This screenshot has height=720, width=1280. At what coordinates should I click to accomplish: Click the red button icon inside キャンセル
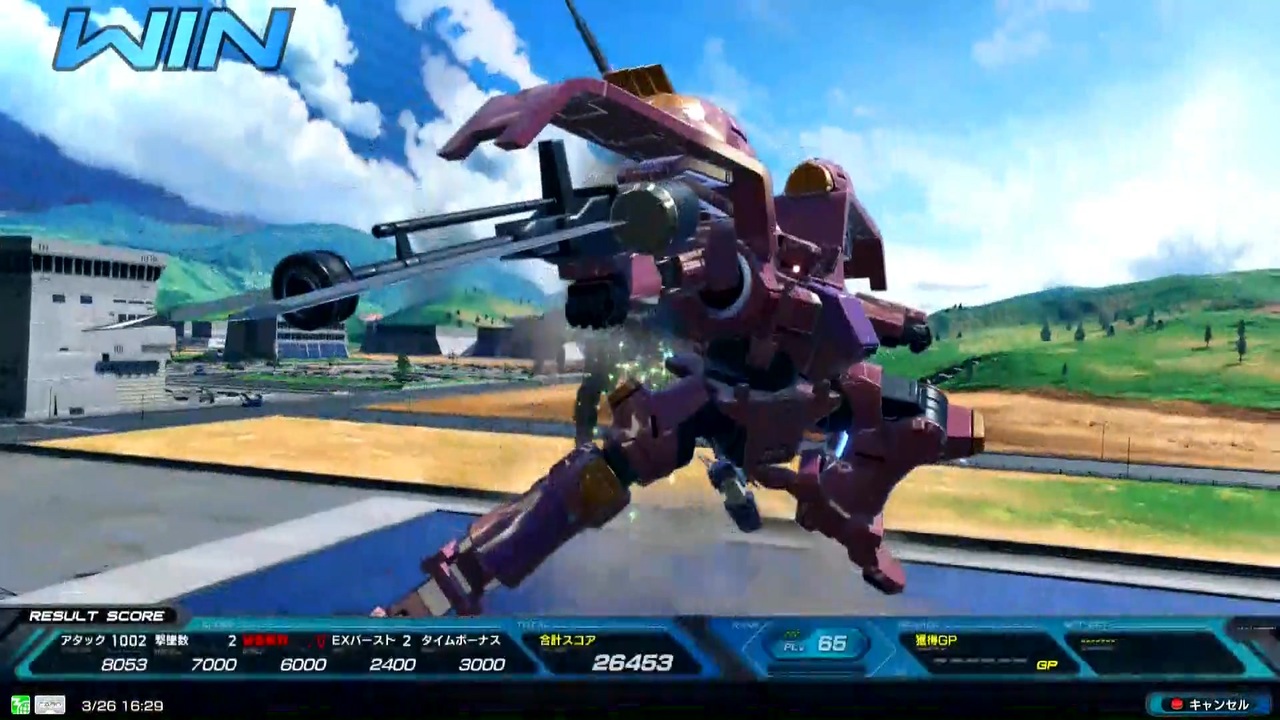point(1176,703)
